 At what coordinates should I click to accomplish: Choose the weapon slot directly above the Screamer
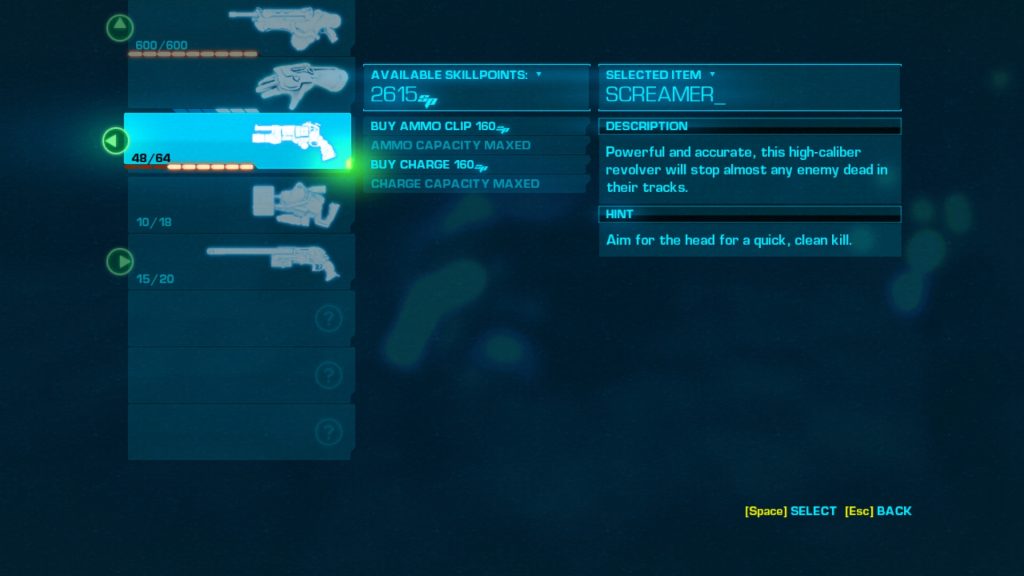[240, 84]
